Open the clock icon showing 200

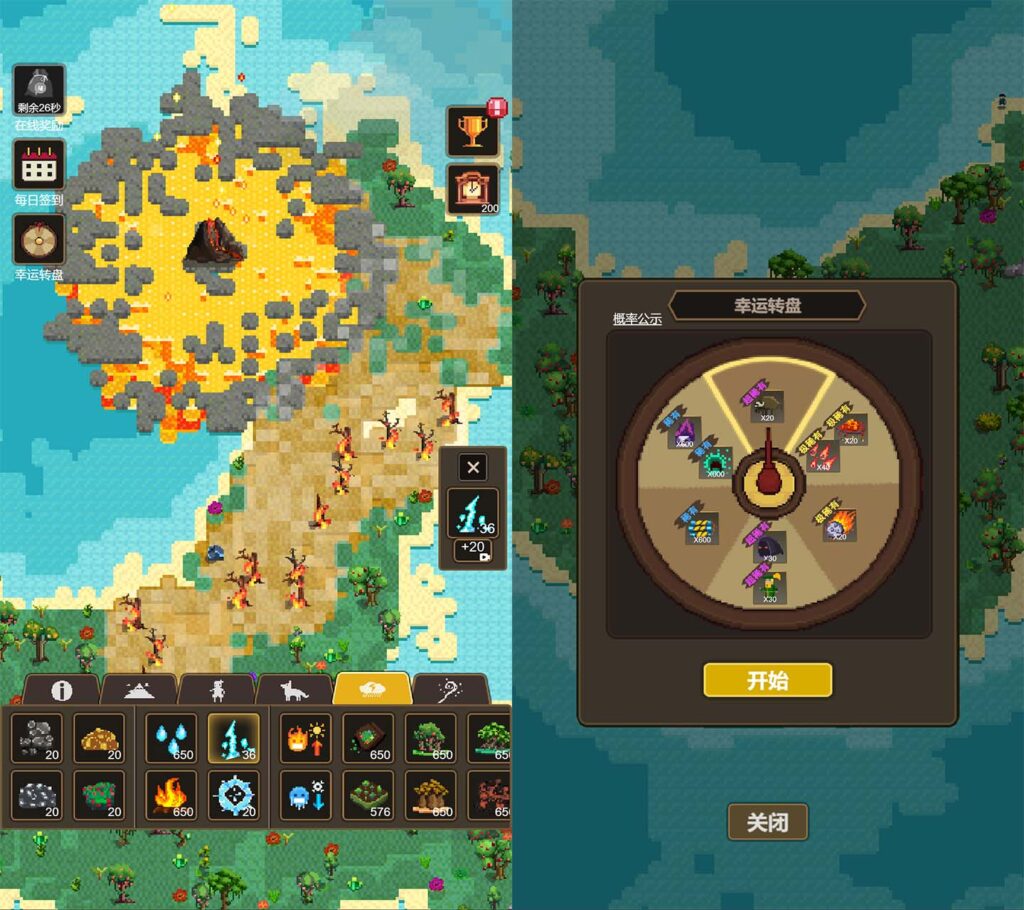pyautogui.click(x=473, y=188)
